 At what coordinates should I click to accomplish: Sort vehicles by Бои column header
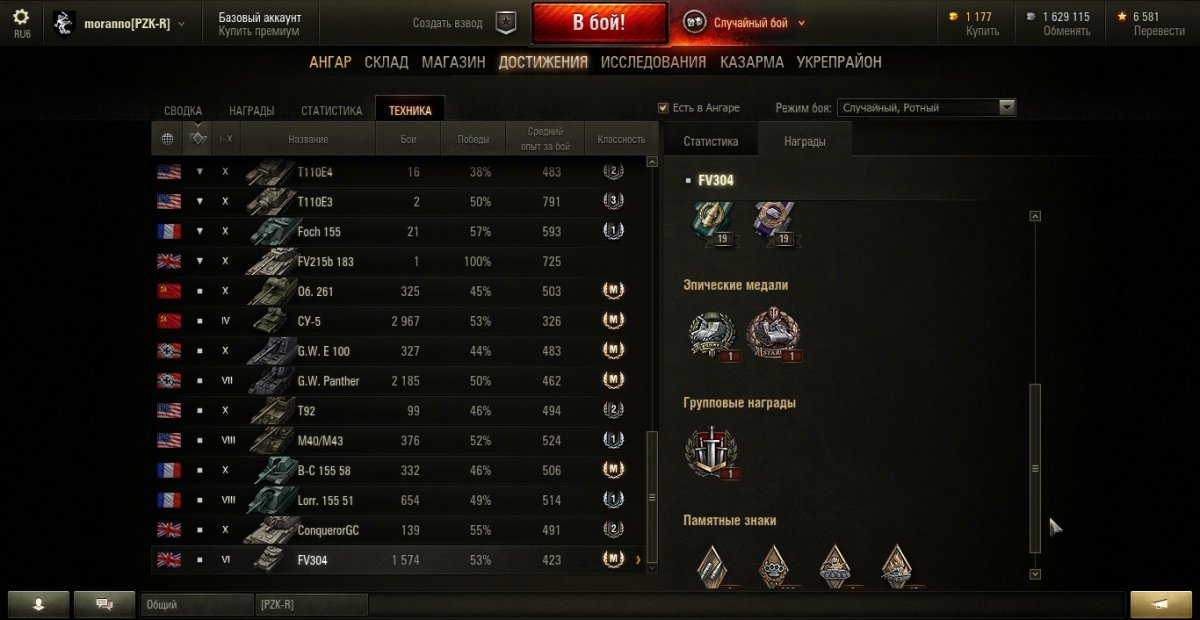pos(408,139)
